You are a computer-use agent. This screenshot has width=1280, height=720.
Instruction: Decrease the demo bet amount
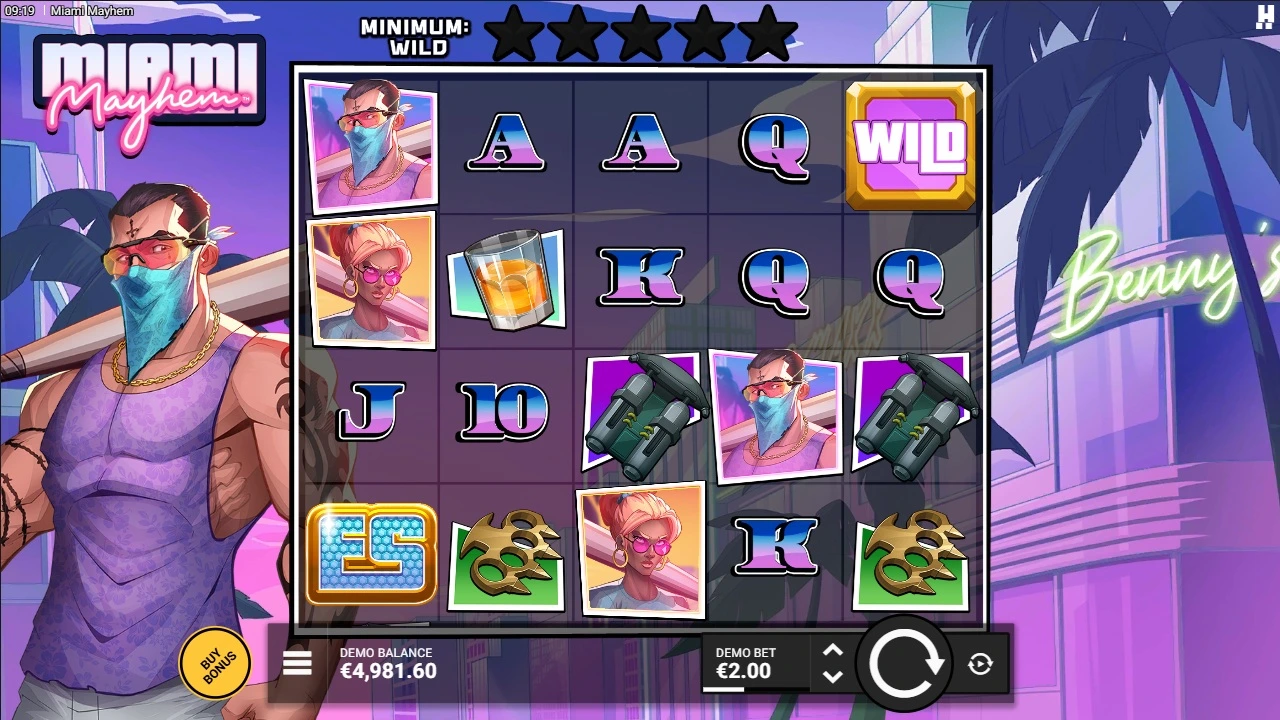coord(833,676)
